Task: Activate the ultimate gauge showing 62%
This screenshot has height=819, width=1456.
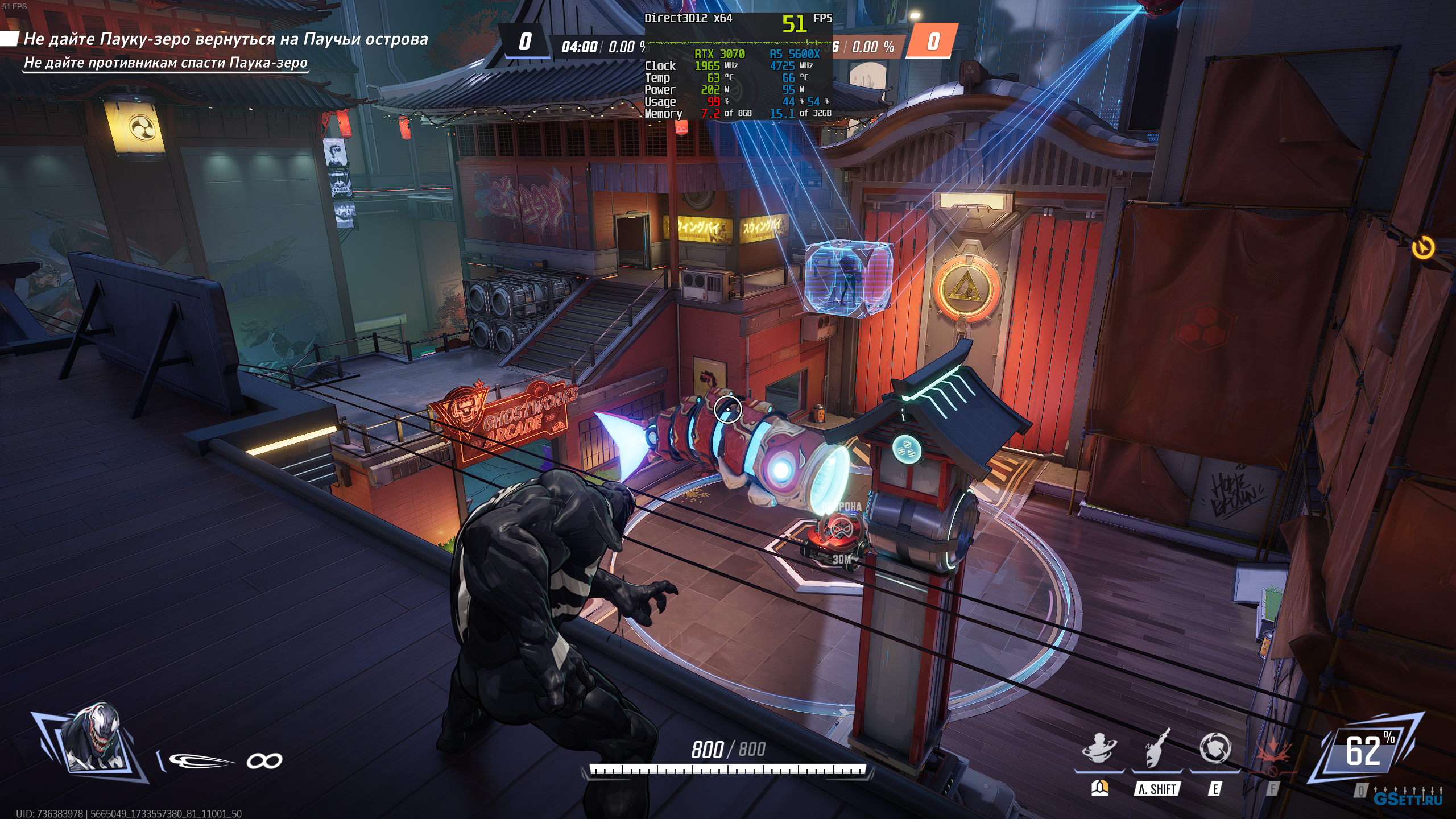Action: (1365, 750)
